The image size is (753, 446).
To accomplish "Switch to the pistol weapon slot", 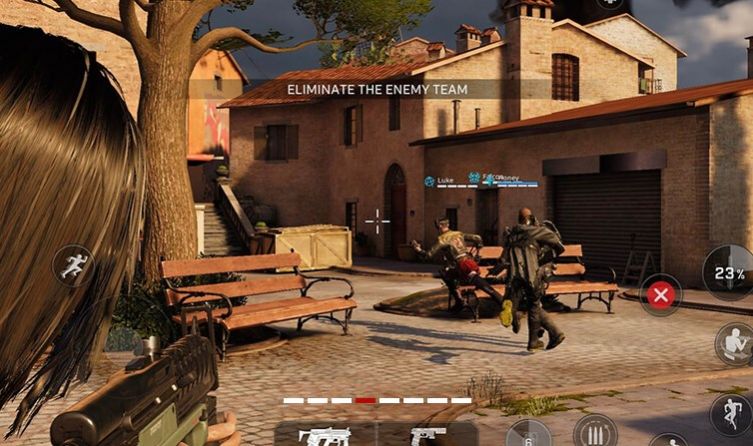I will [x=426, y=435].
